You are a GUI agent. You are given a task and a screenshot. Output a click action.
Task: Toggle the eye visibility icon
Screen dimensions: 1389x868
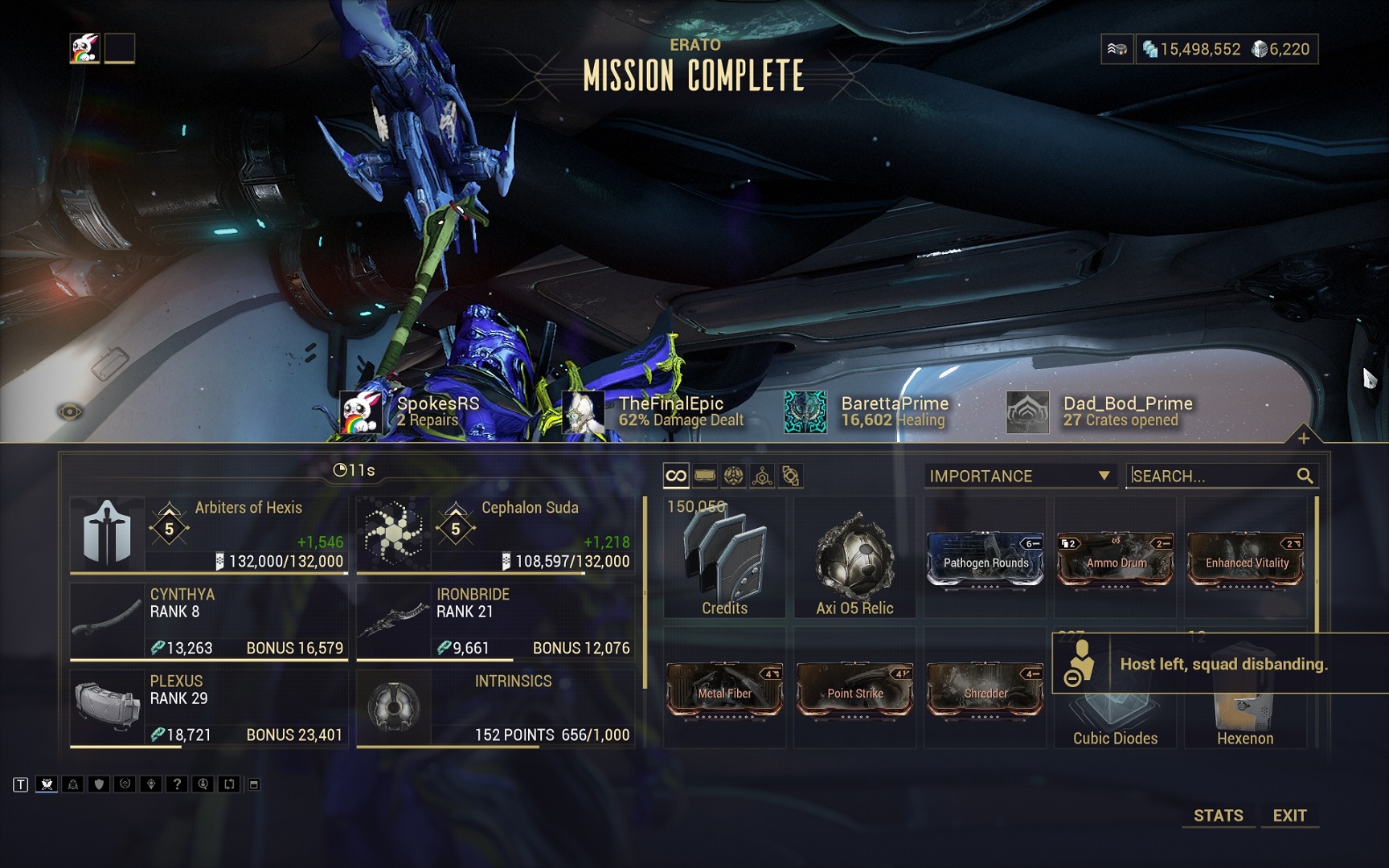(x=70, y=412)
